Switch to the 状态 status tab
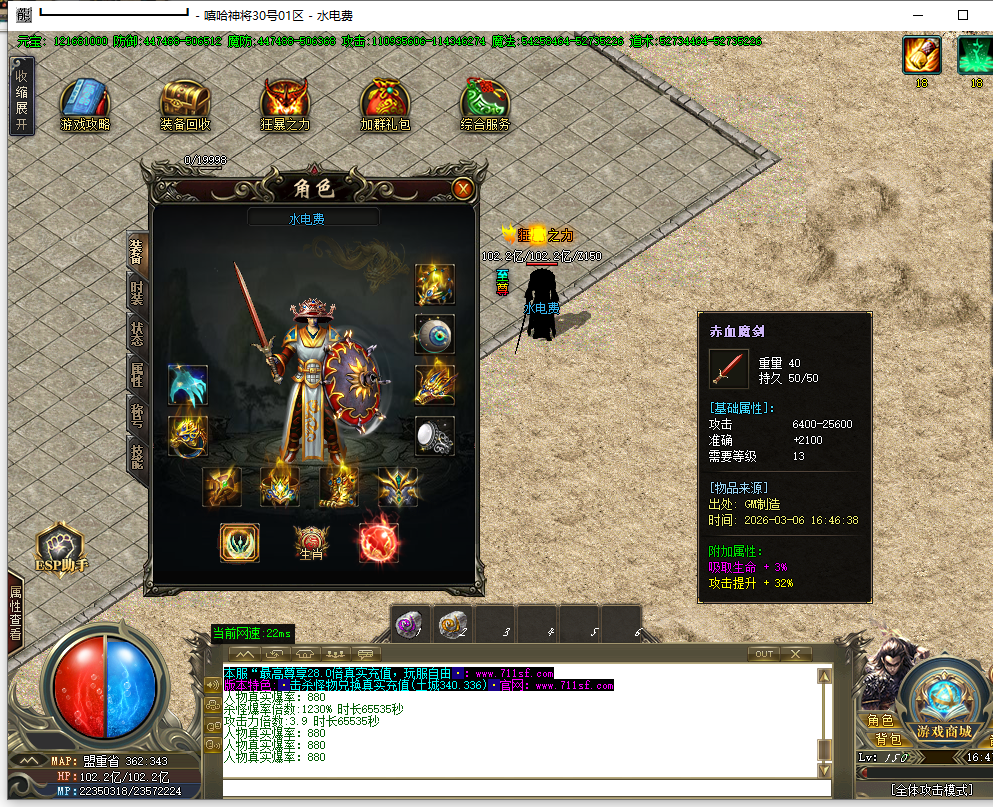 [x=138, y=334]
